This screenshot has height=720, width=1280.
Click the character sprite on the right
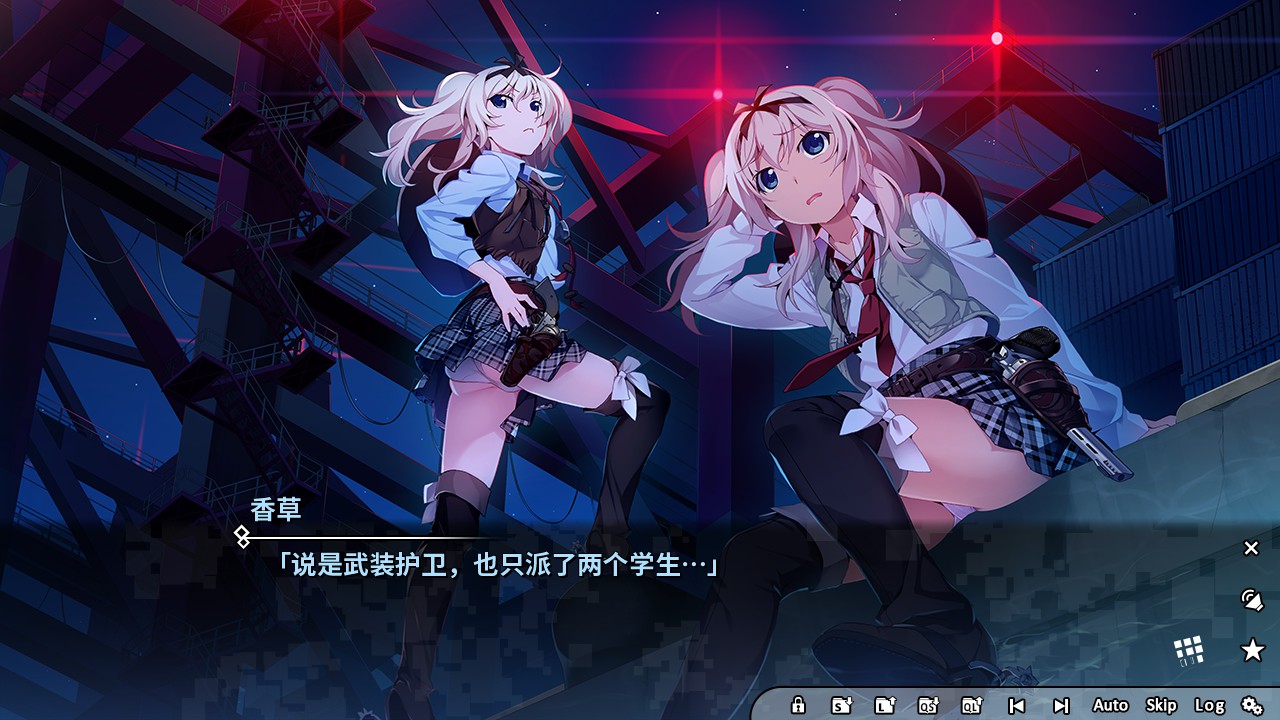coord(880,300)
